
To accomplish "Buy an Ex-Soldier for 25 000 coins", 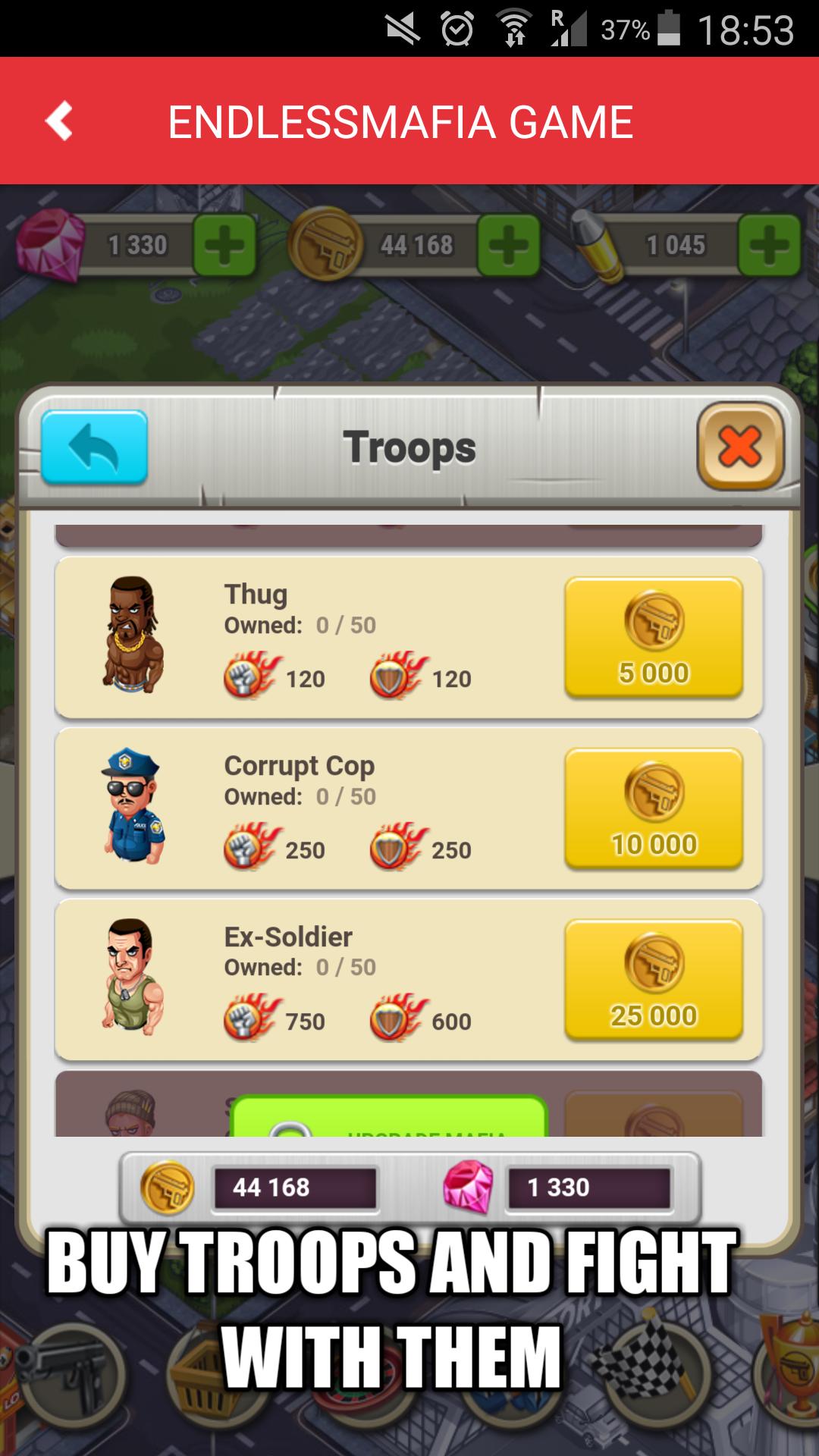I will point(653,980).
